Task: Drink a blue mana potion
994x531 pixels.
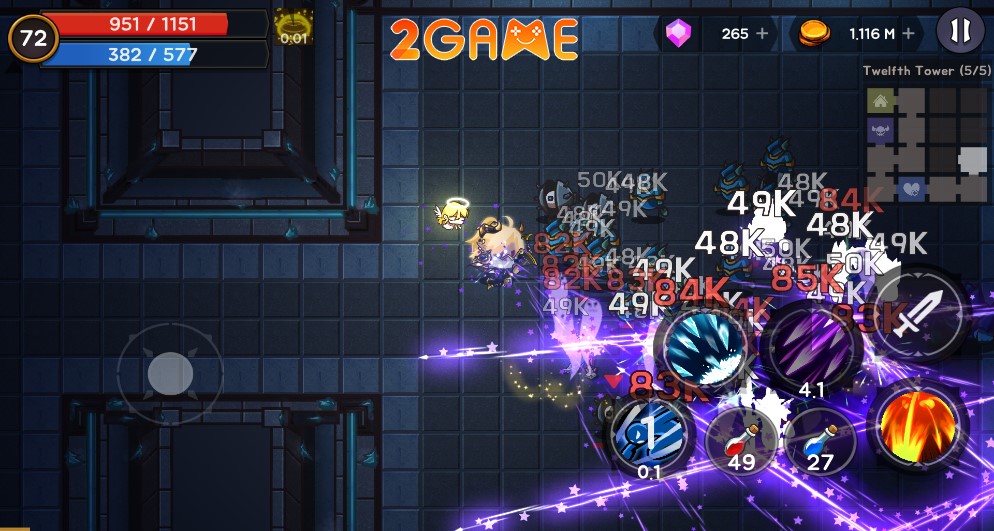Action: (819, 440)
